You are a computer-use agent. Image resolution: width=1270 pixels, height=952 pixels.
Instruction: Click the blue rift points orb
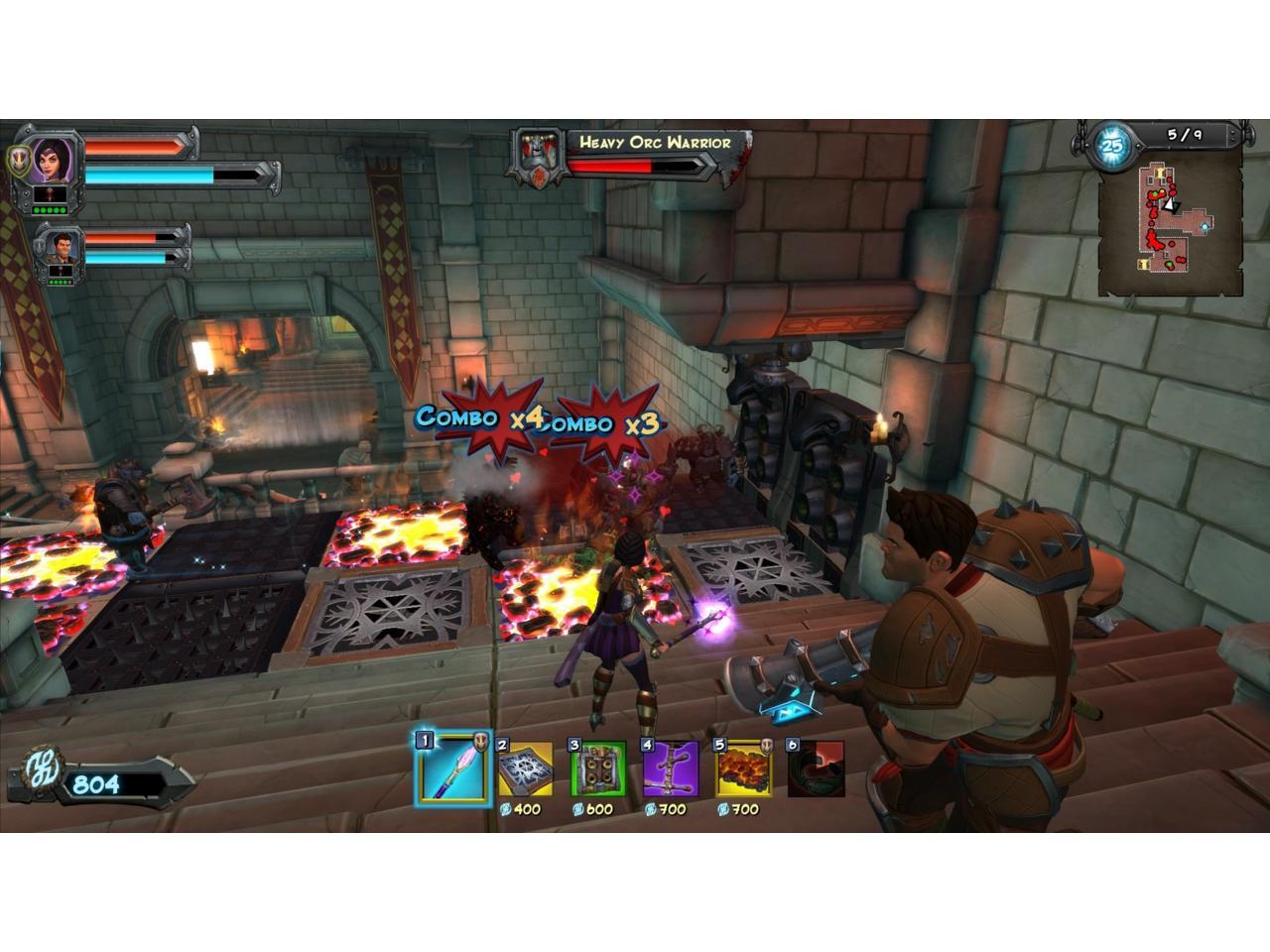point(1112,147)
